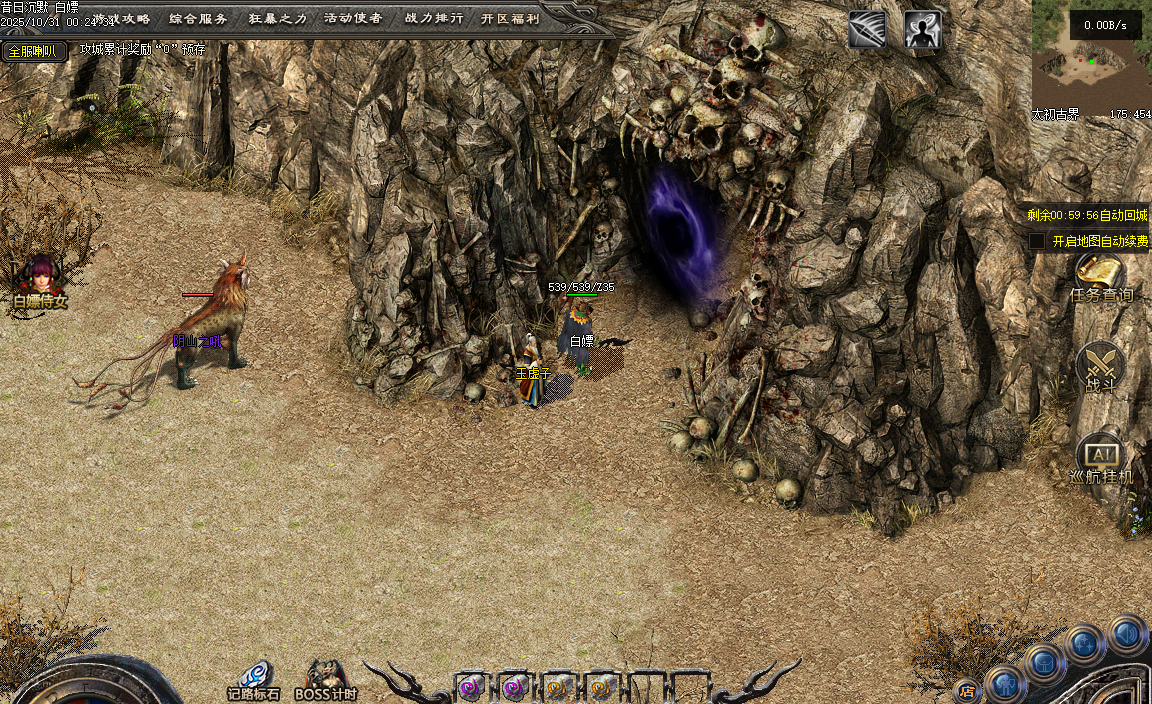This screenshot has height=704, width=1152.
Task: Click the 全服喇叭 server broadcast button
Action: point(32,50)
